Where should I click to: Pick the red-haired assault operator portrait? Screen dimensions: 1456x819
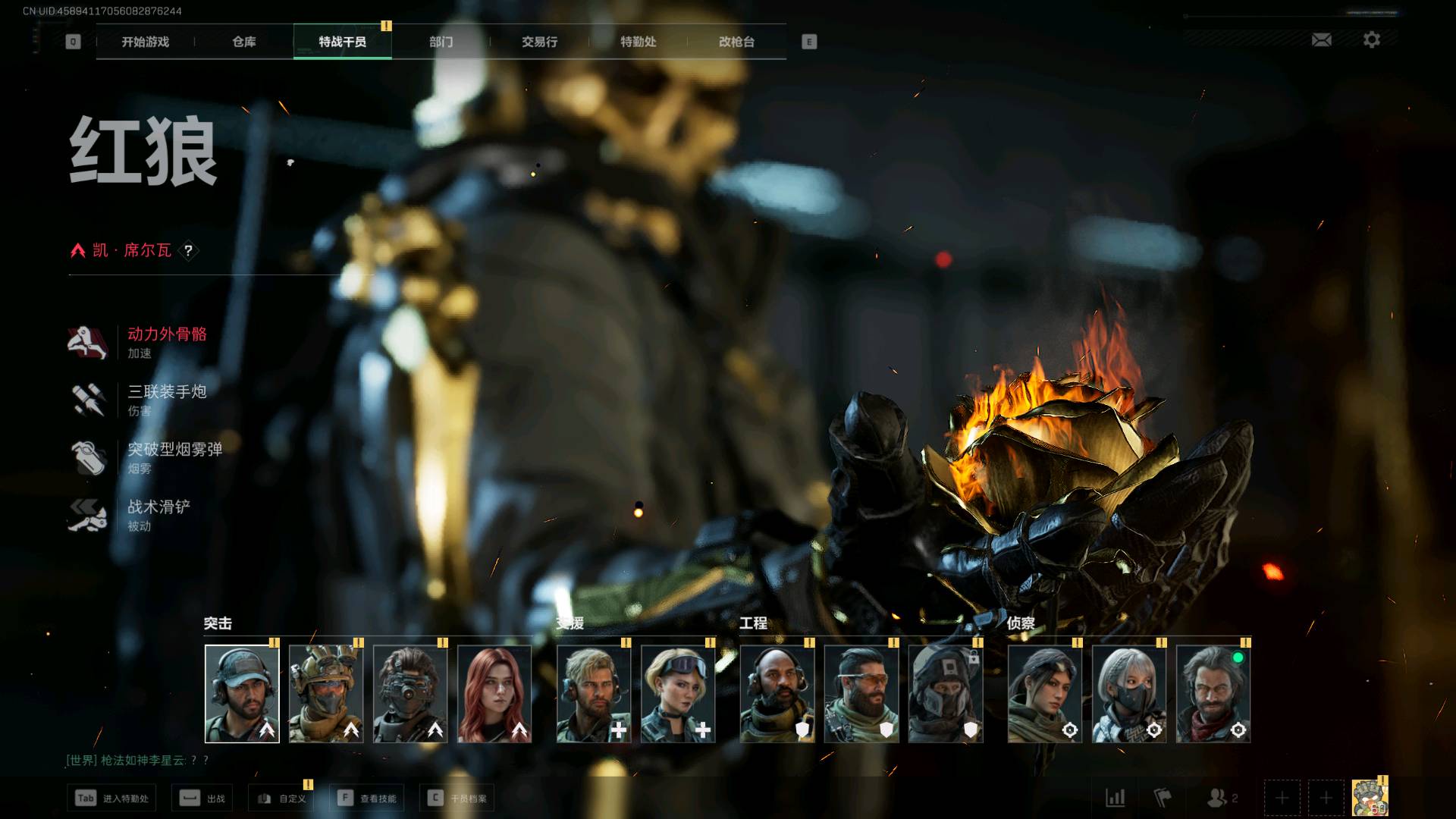click(494, 694)
